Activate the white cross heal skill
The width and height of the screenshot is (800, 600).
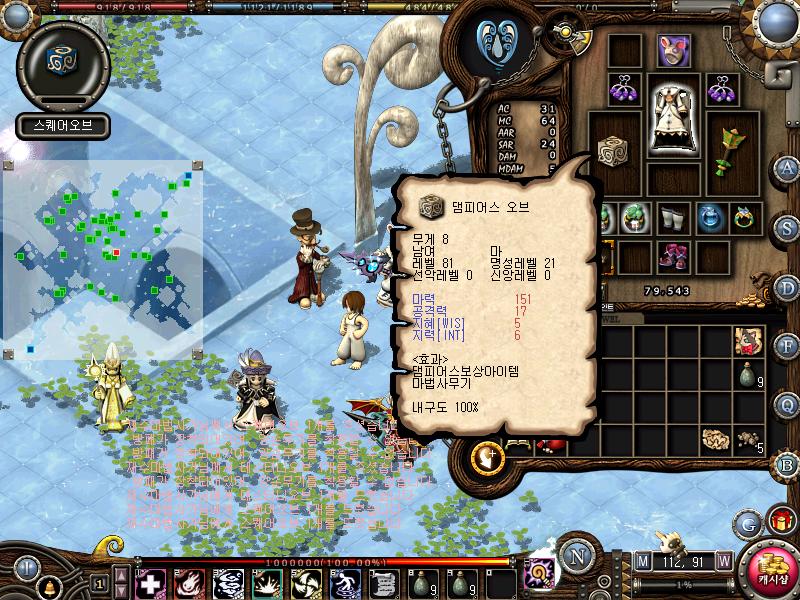pos(150,581)
